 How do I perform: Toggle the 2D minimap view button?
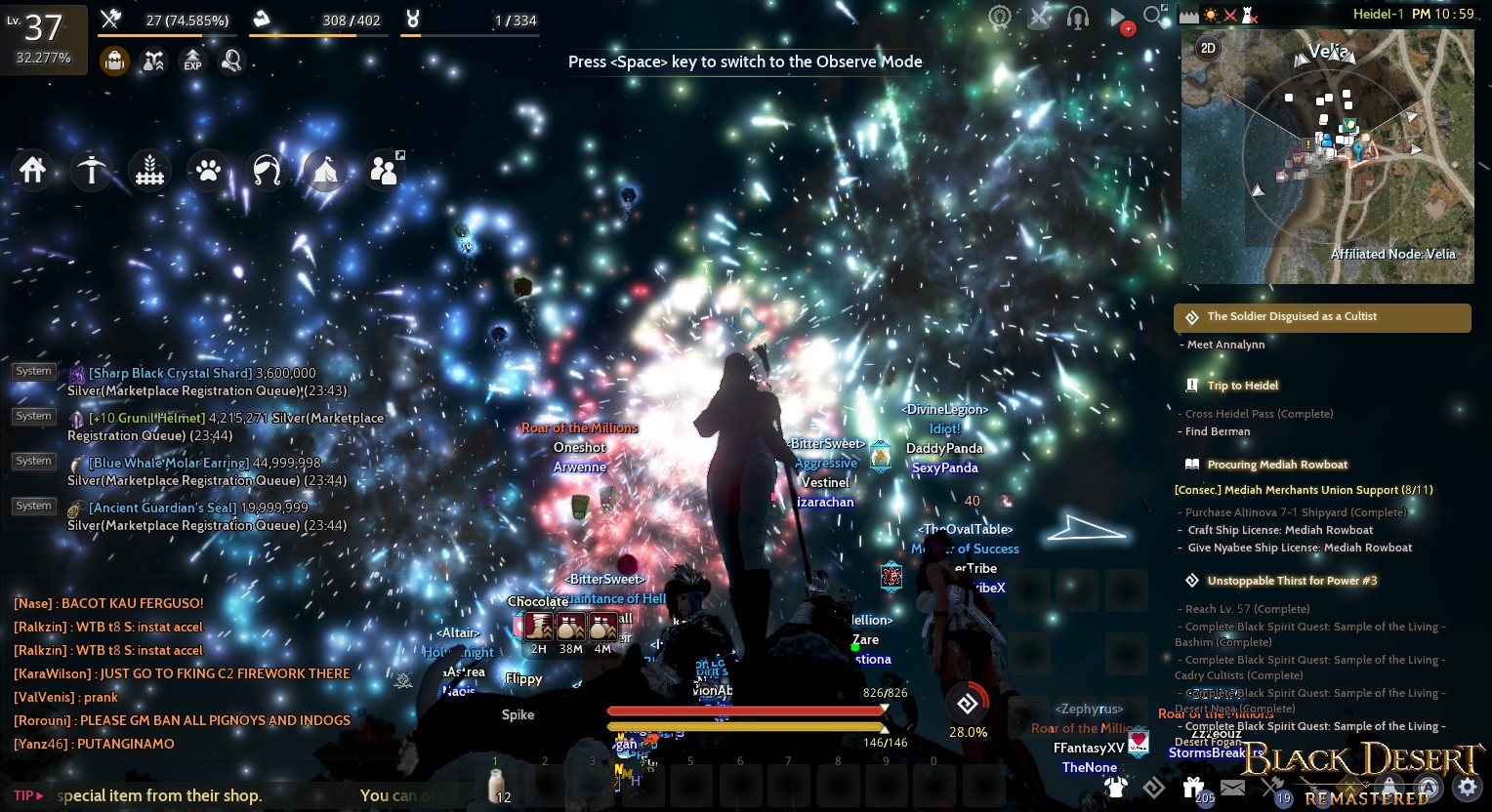1208,47
